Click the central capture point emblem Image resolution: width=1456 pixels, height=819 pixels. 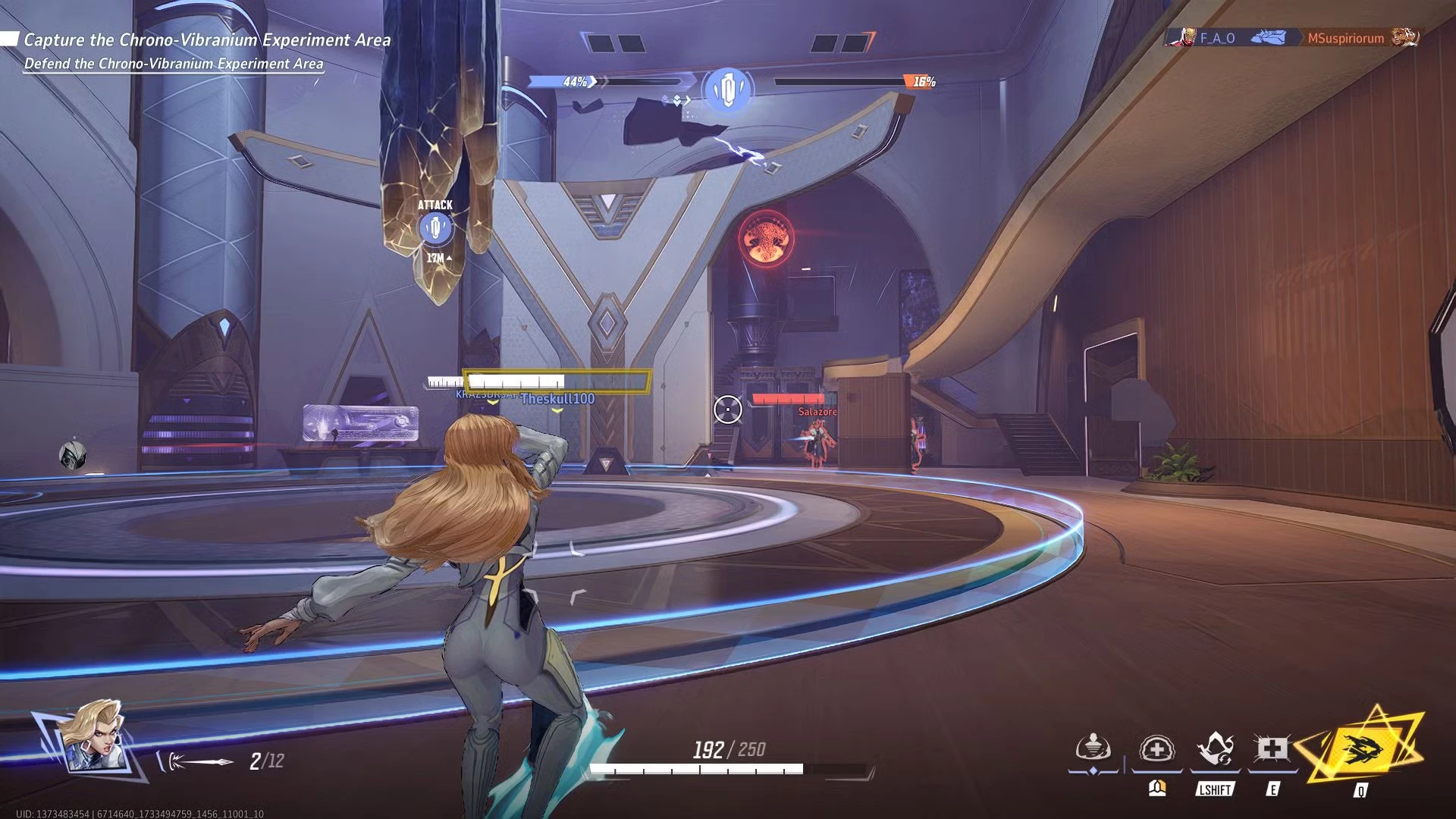click(728, 90)
